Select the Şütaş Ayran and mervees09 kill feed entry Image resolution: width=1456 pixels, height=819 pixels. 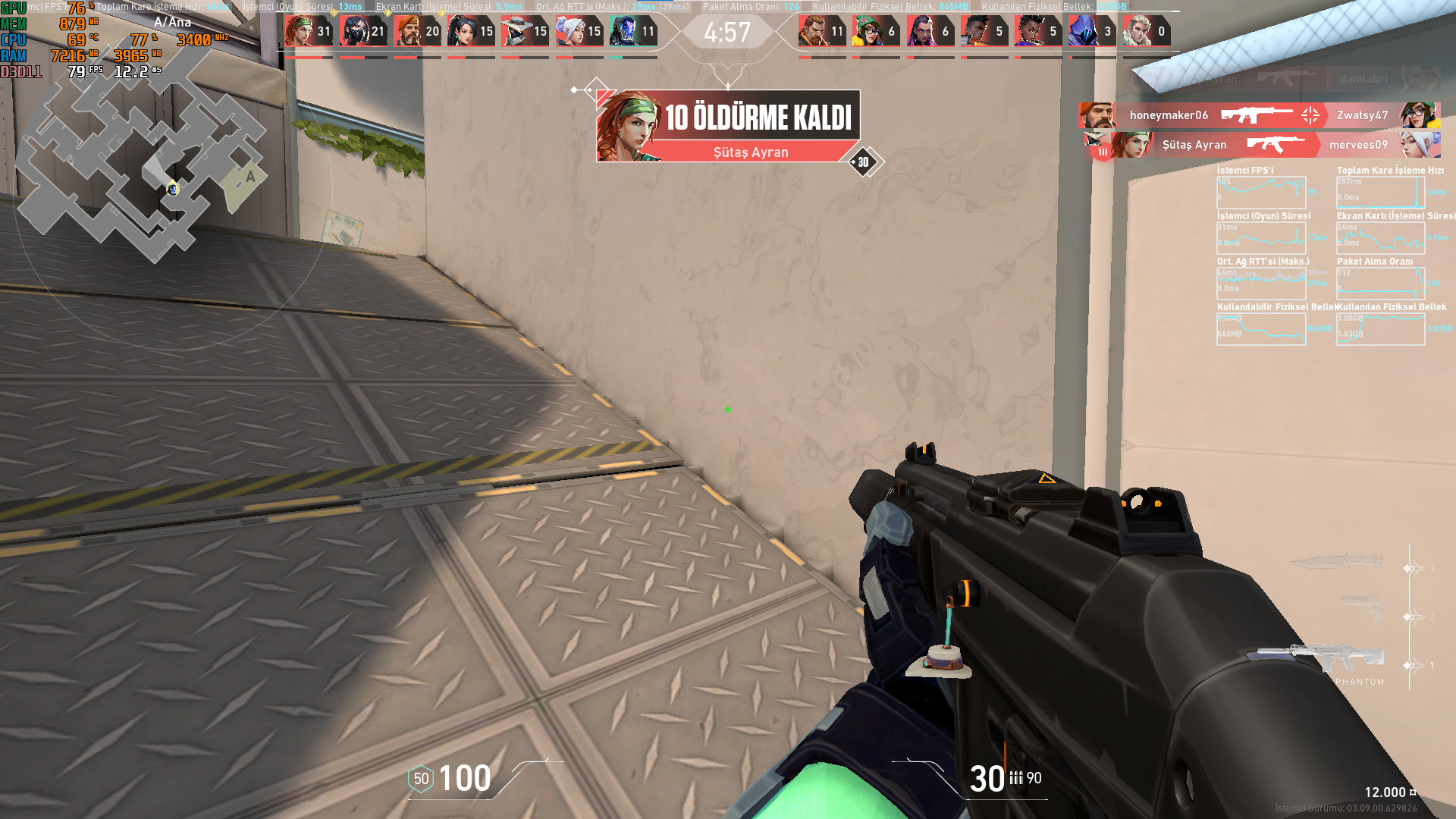point(1262,144)
